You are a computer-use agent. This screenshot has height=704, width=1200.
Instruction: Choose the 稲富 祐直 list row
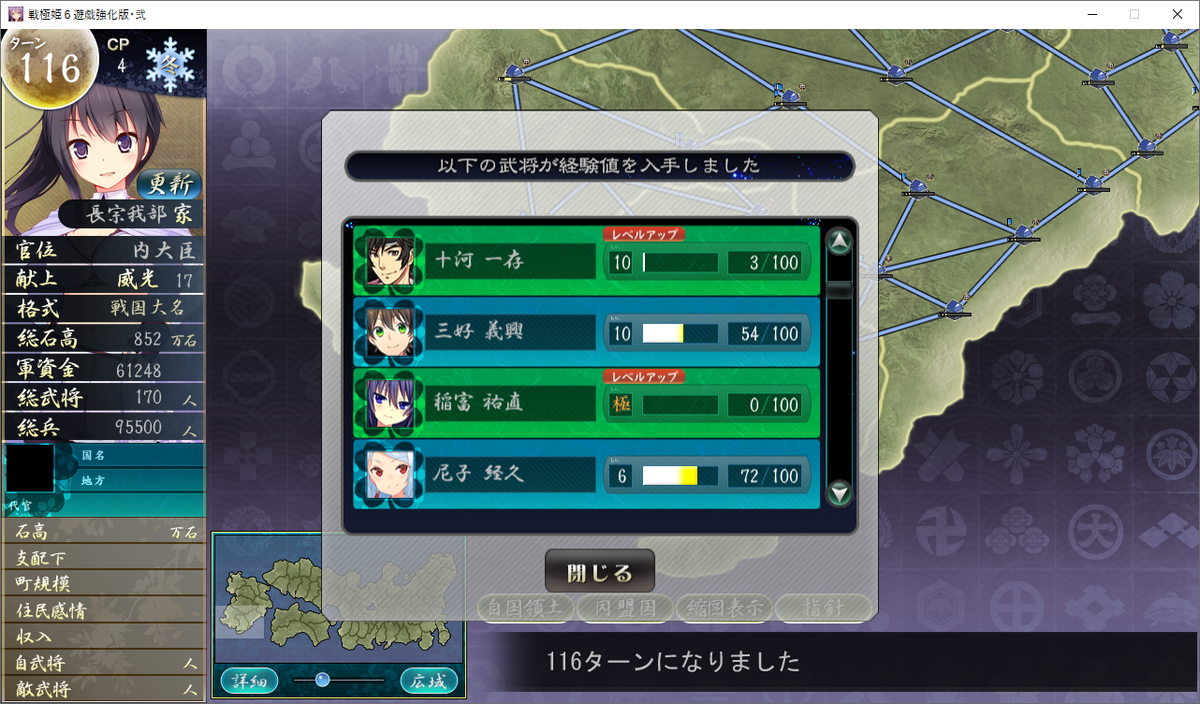coord(586,404)
